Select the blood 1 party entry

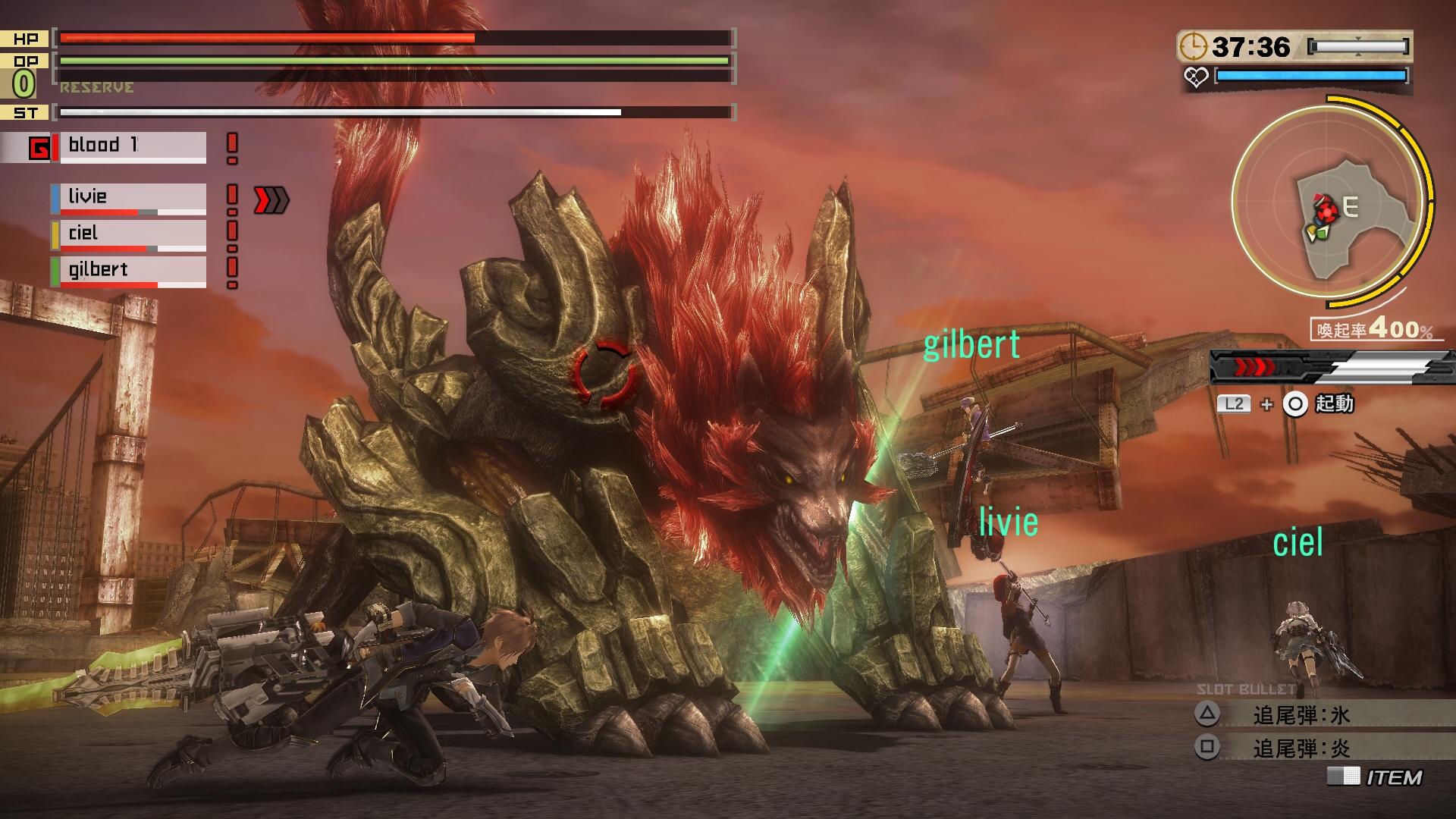(x=129, y=146)
